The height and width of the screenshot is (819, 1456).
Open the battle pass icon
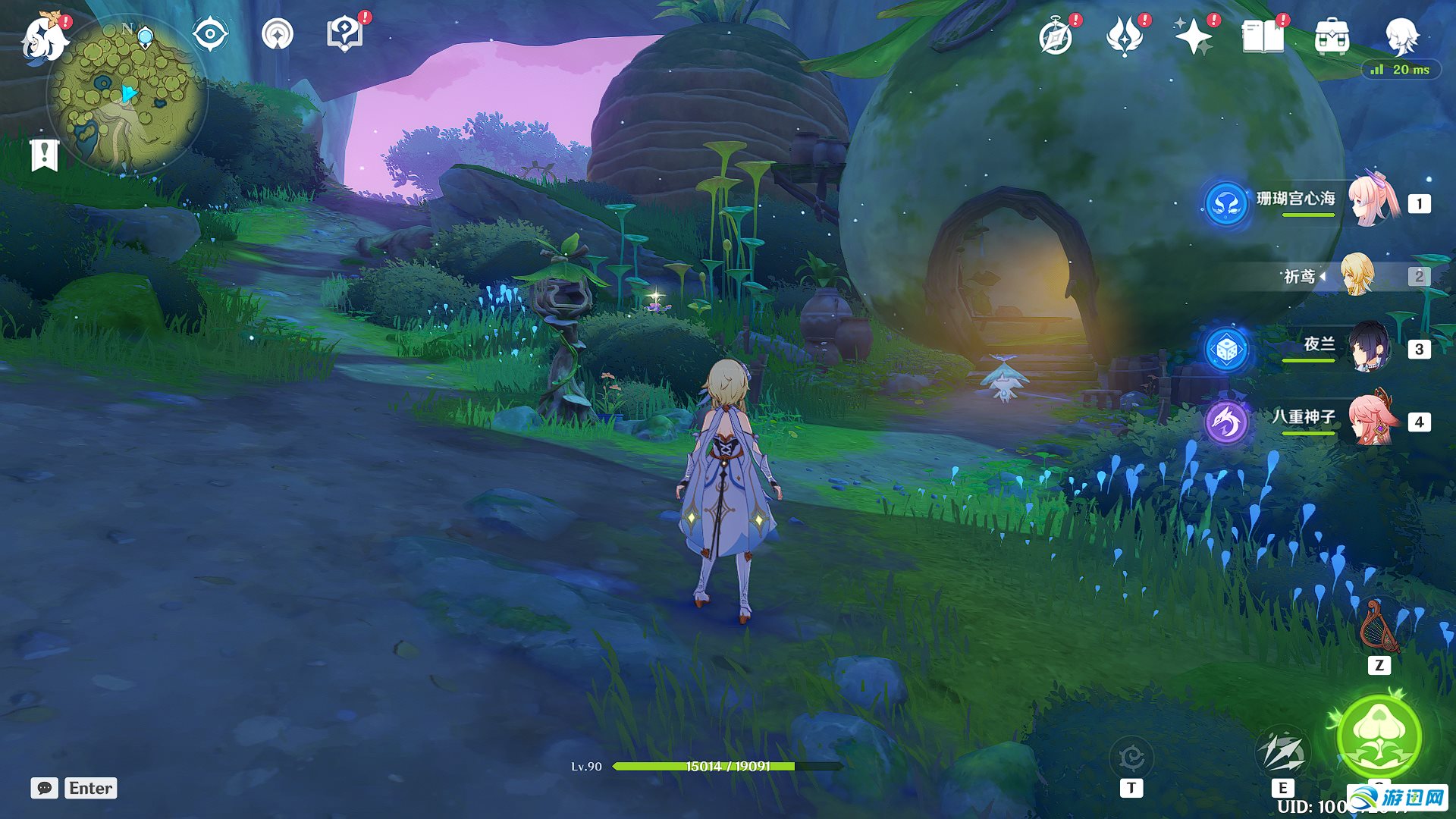click(1125, 36)
